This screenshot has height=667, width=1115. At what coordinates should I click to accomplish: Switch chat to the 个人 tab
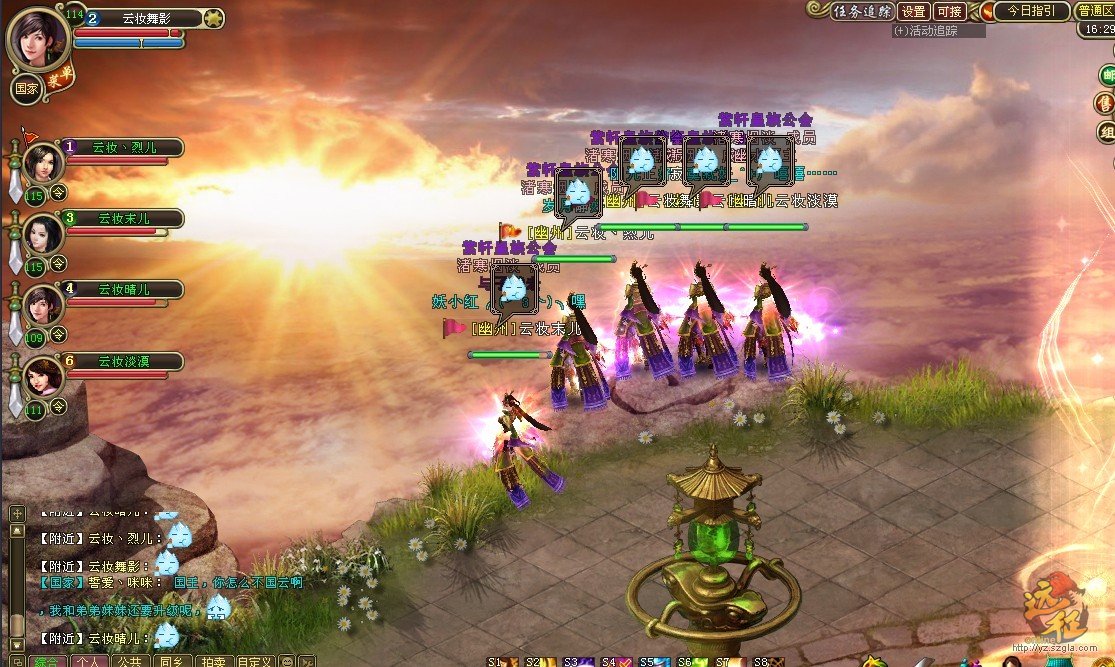(89, 661)
